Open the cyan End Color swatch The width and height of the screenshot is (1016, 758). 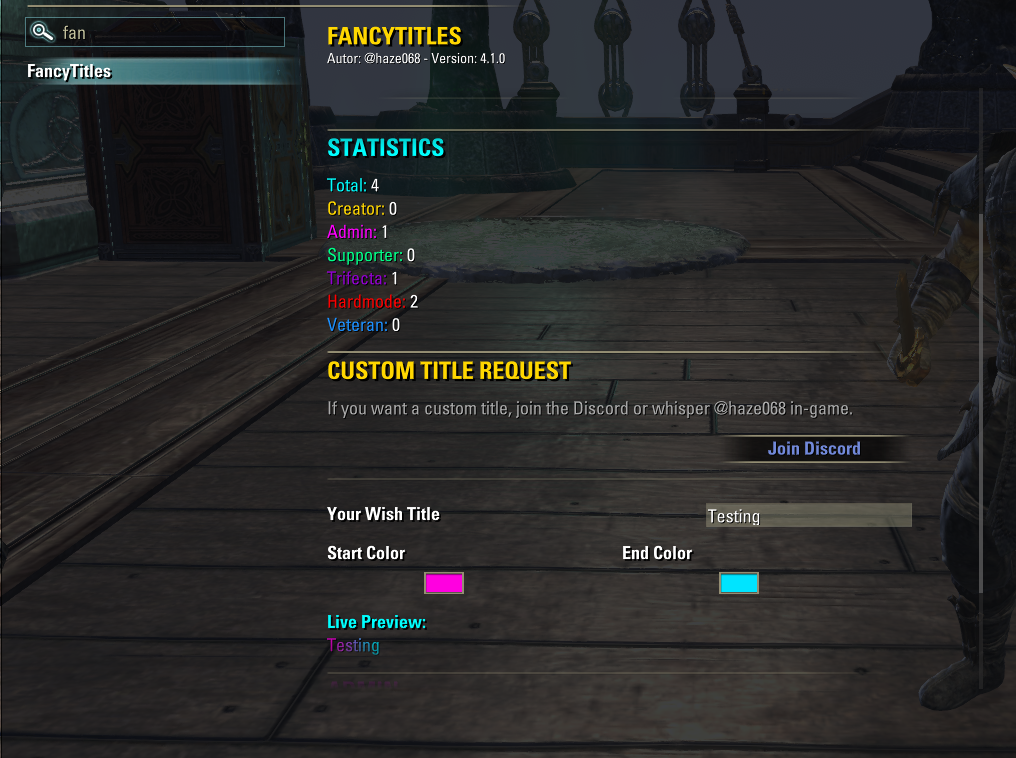[739, 583]
